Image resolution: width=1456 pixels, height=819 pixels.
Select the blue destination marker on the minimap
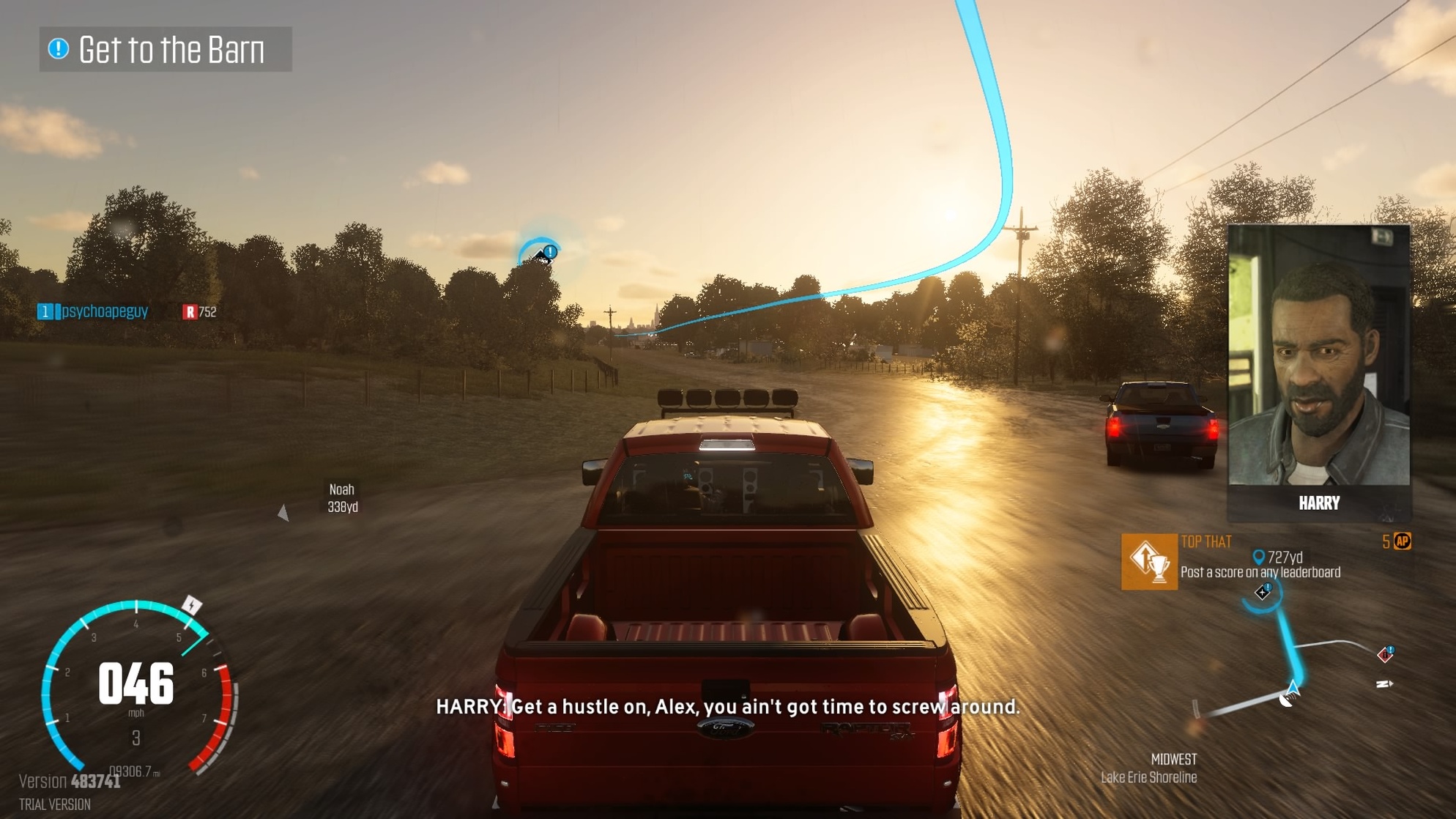(1263, 593)
